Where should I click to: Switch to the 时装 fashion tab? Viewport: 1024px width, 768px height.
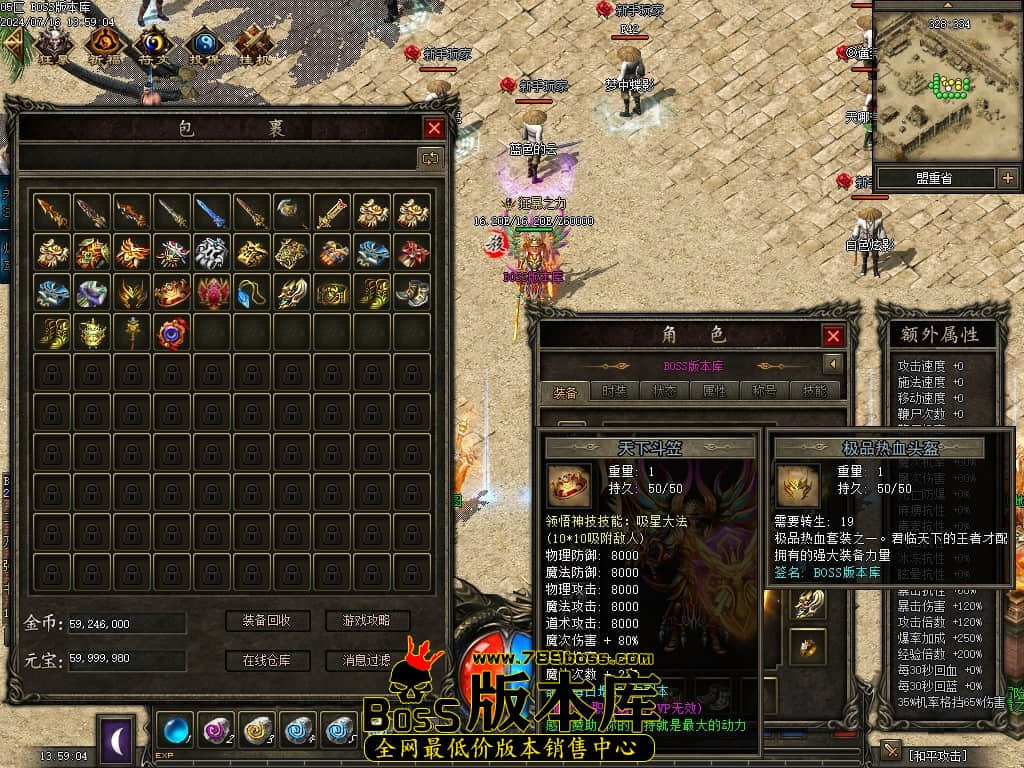click(x=615, y=391)
